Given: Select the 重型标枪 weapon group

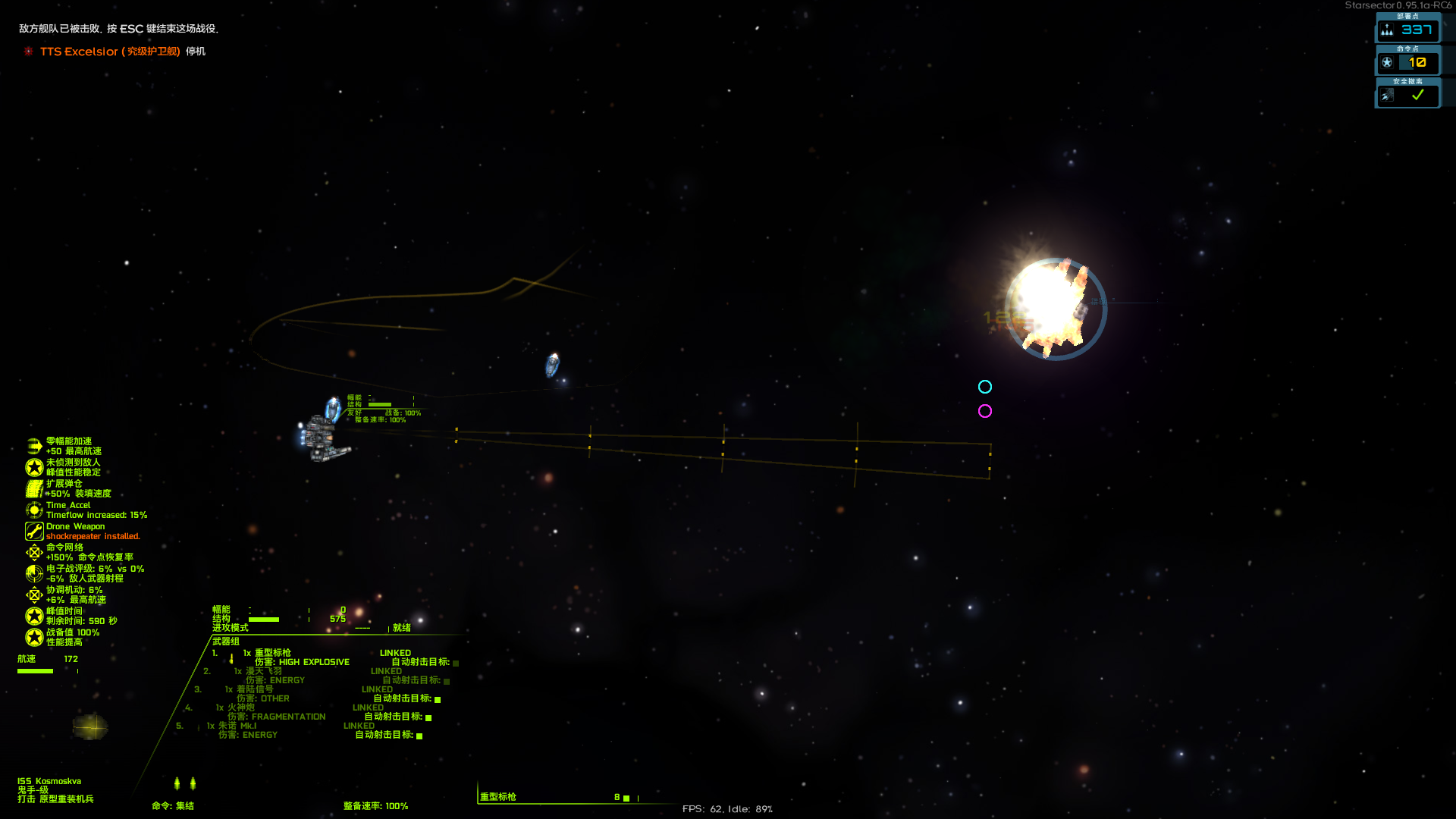Looking at the screenshot, I should (x=272, y=653).
